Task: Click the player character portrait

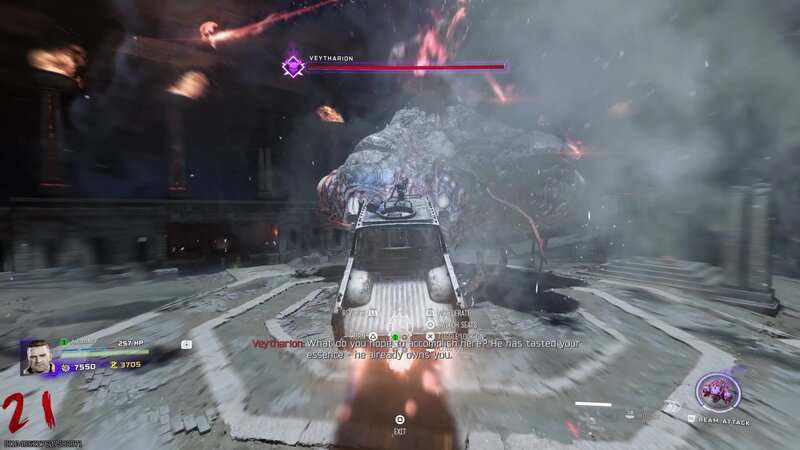Action: click(40, 357)
